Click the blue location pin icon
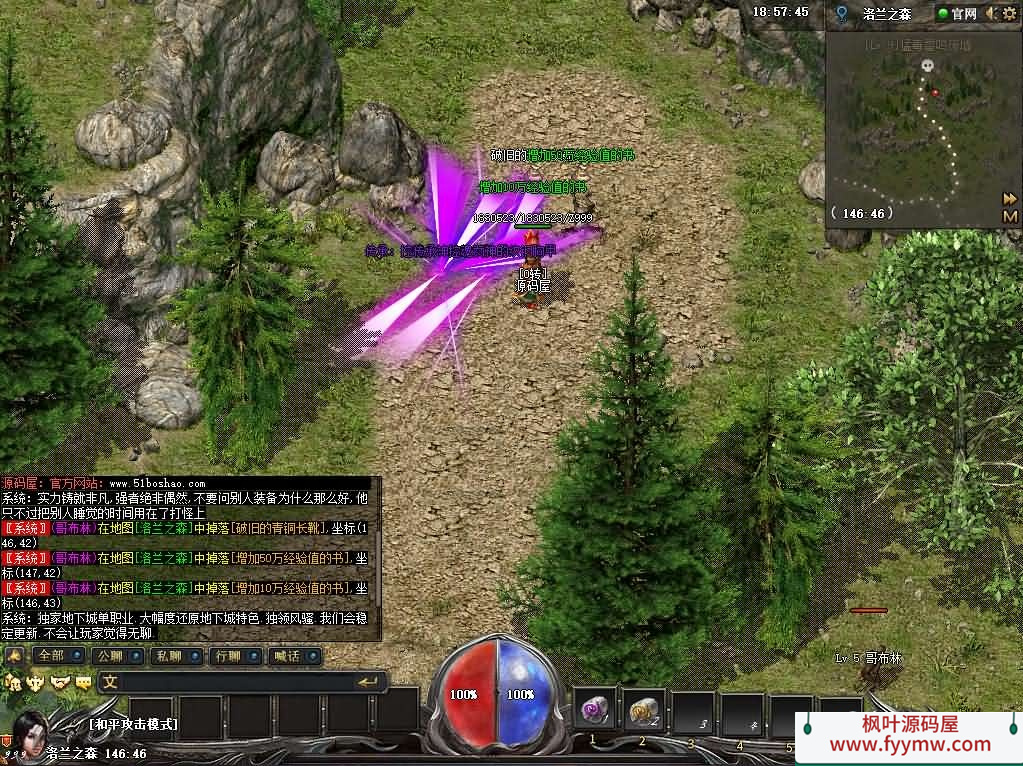The image size is (1023, 766). (x=842, y=14)
